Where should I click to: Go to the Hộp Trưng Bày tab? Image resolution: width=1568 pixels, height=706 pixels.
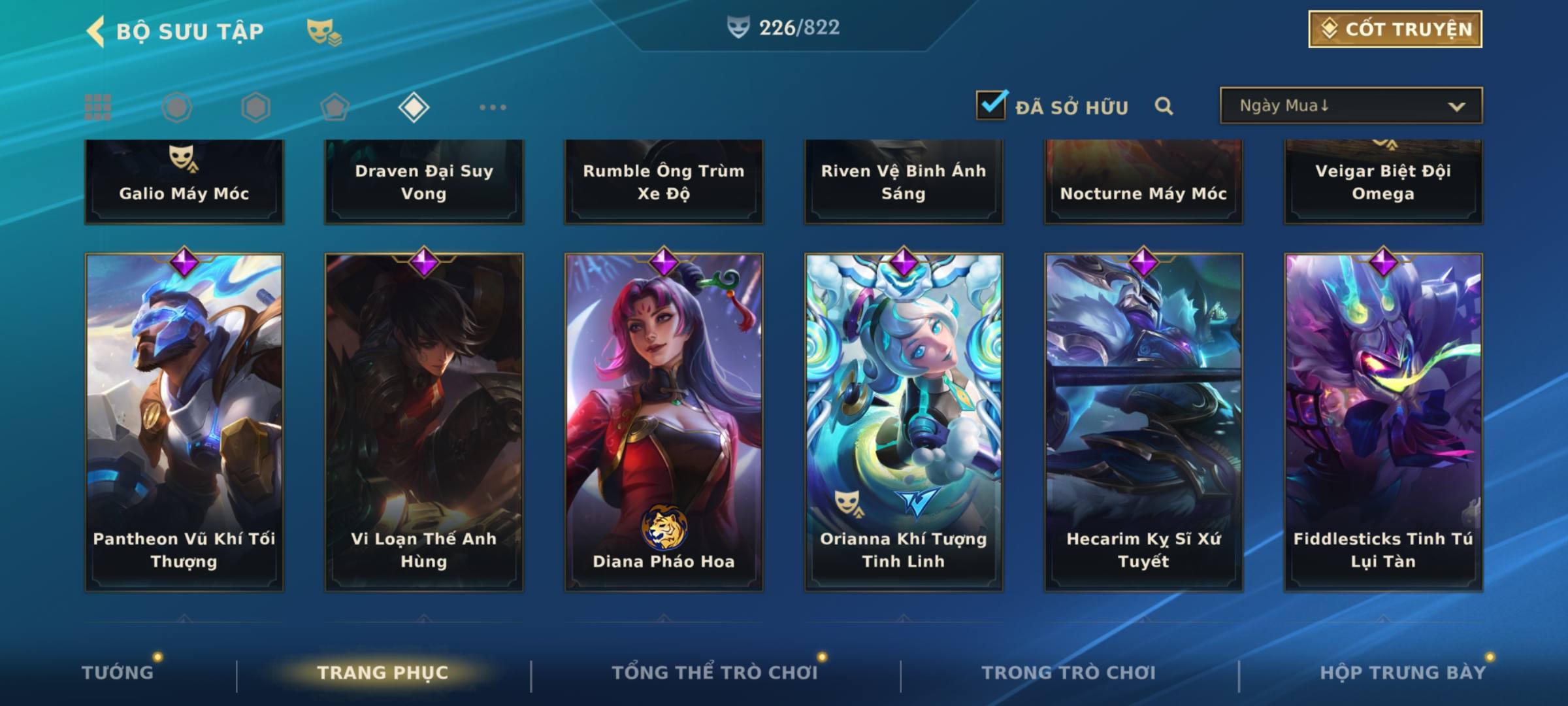point(1403,673)
